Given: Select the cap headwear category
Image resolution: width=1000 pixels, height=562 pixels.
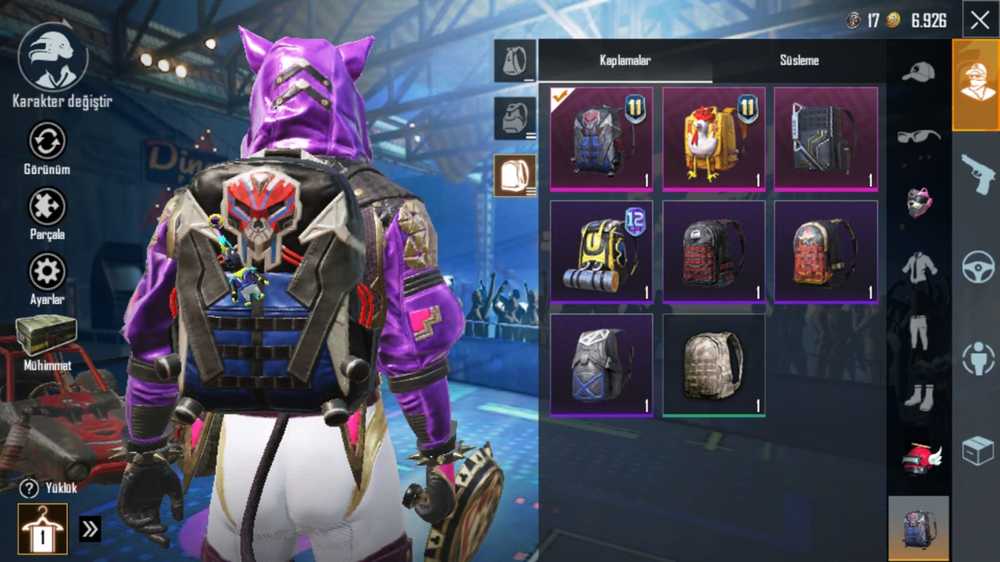Looking at the screenshot, I should click(x=918, y=72).
